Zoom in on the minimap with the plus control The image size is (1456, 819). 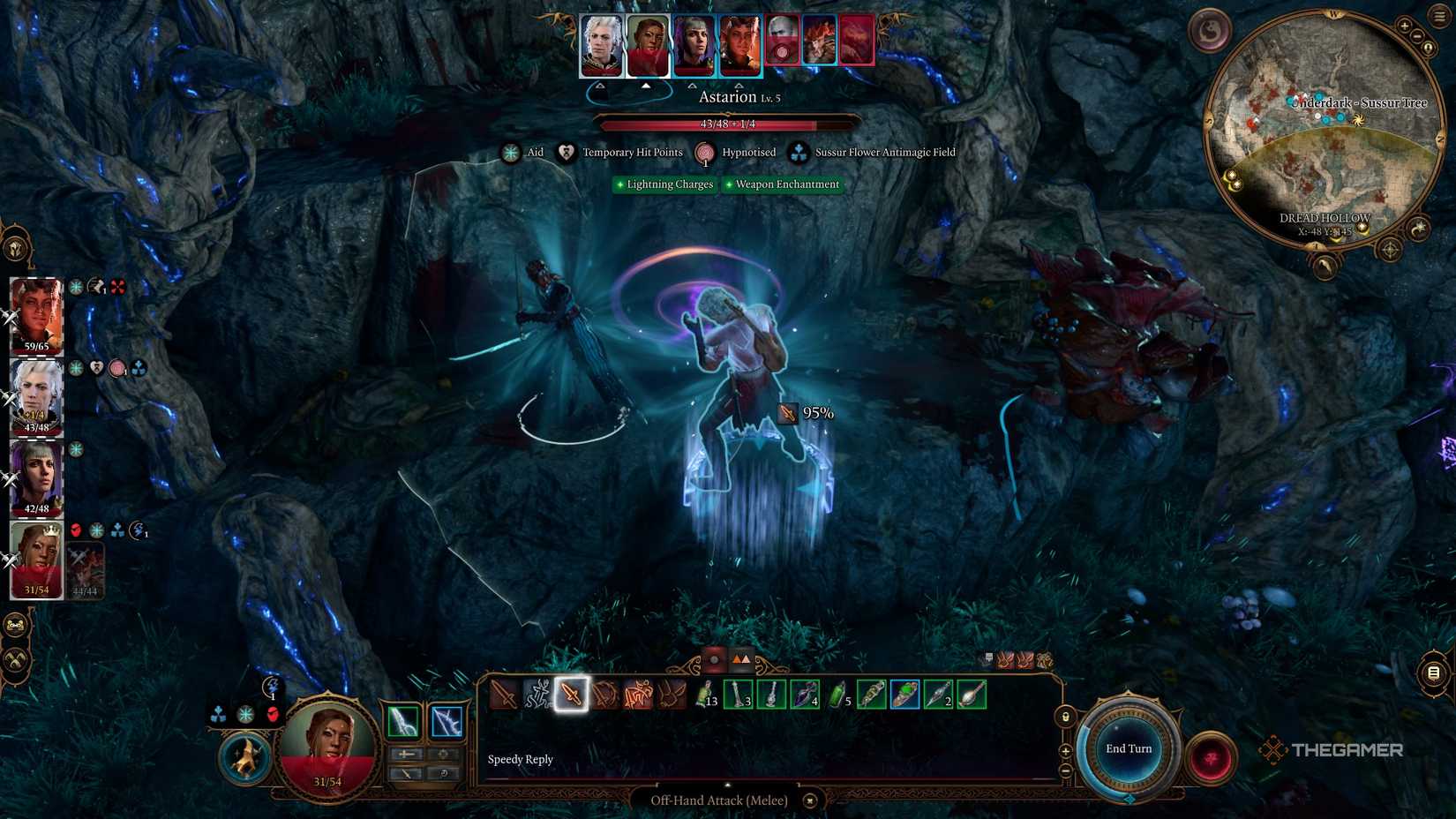[x=1404, y=26]
